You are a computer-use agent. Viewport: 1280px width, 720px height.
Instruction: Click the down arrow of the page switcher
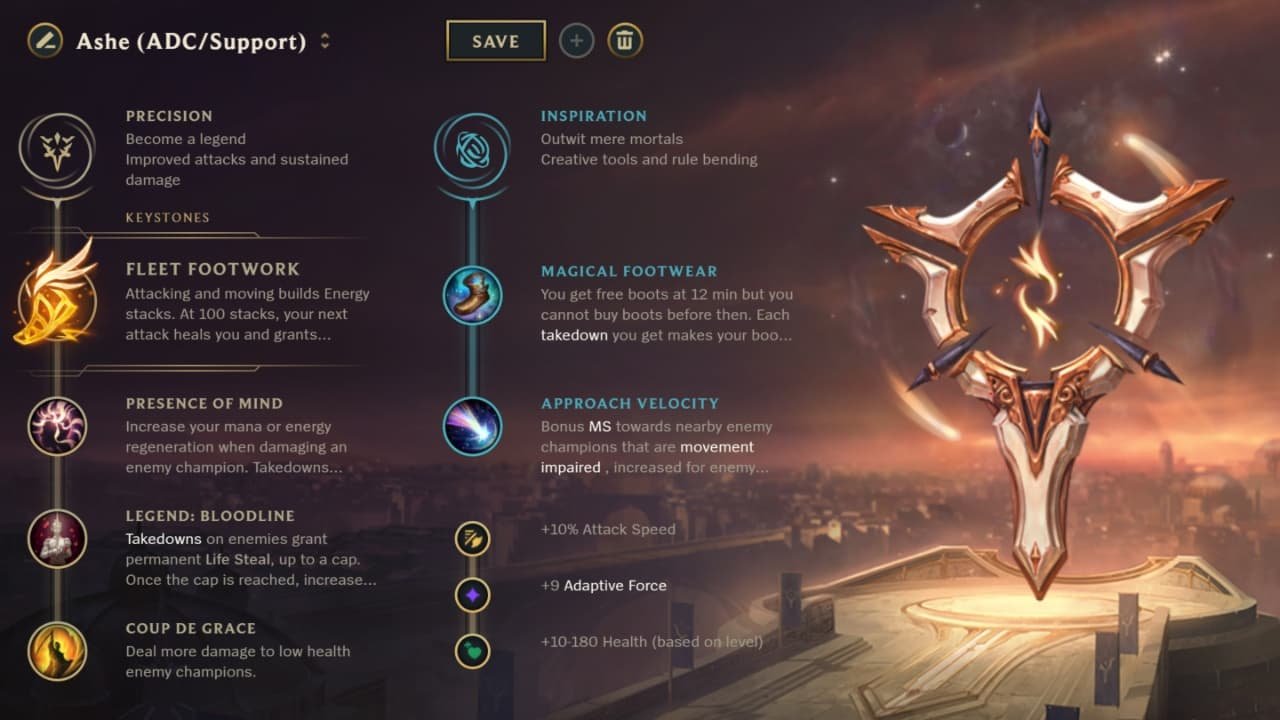327,47
